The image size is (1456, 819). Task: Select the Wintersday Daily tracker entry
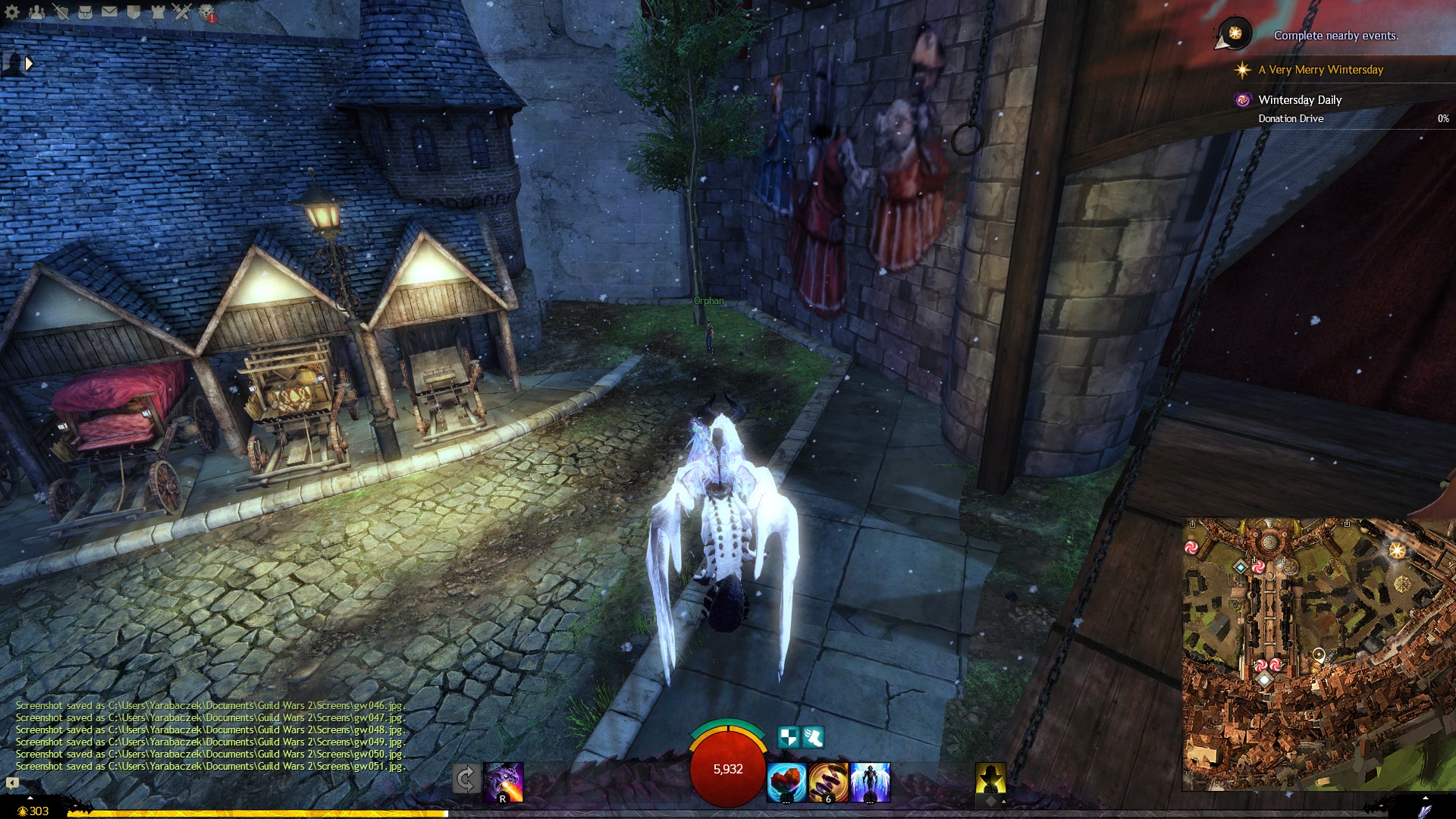click(x=1300, y=100)
